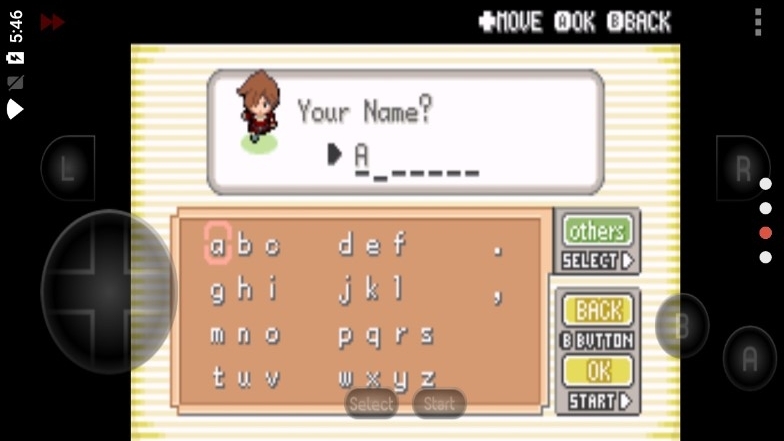784x441 pixels.
Task: Insert the comma character
Action: point(497,294)
